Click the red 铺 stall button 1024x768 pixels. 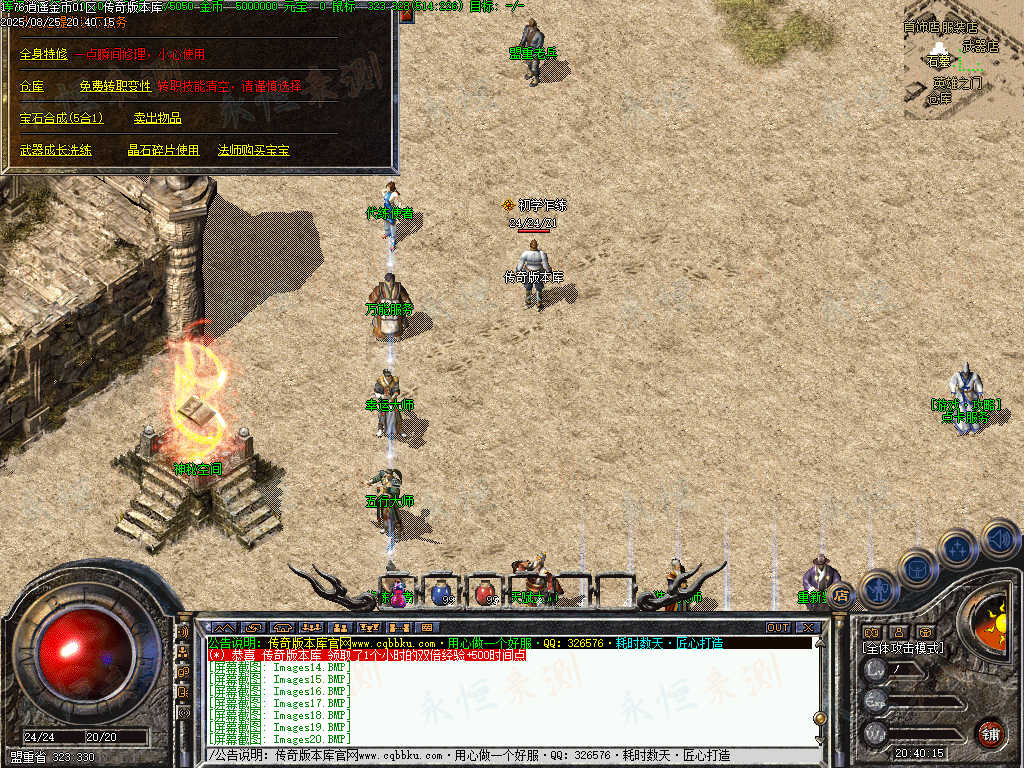pos(990,732)
